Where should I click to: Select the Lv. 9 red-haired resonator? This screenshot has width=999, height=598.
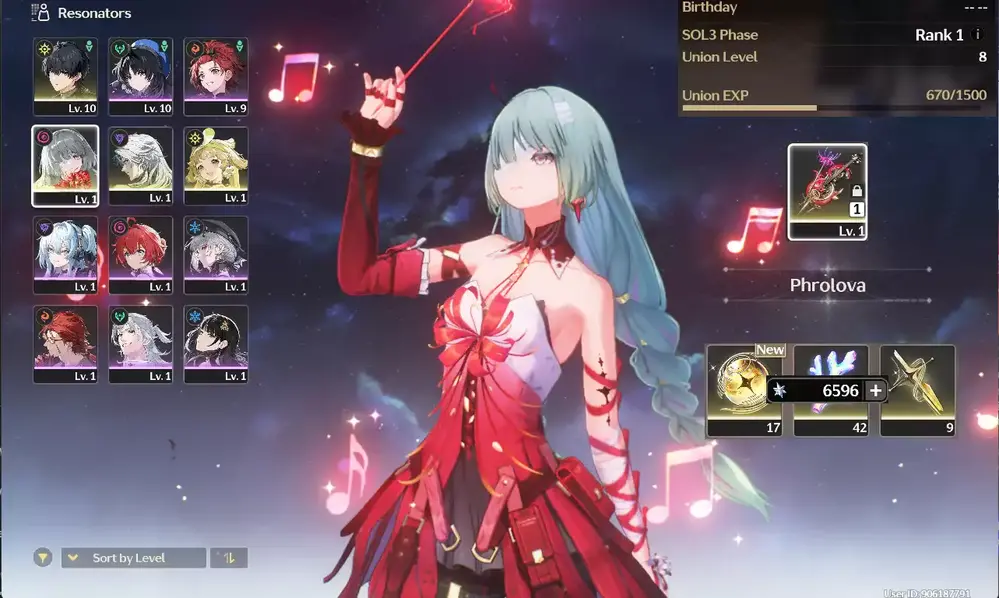click(x=215, y=76)
